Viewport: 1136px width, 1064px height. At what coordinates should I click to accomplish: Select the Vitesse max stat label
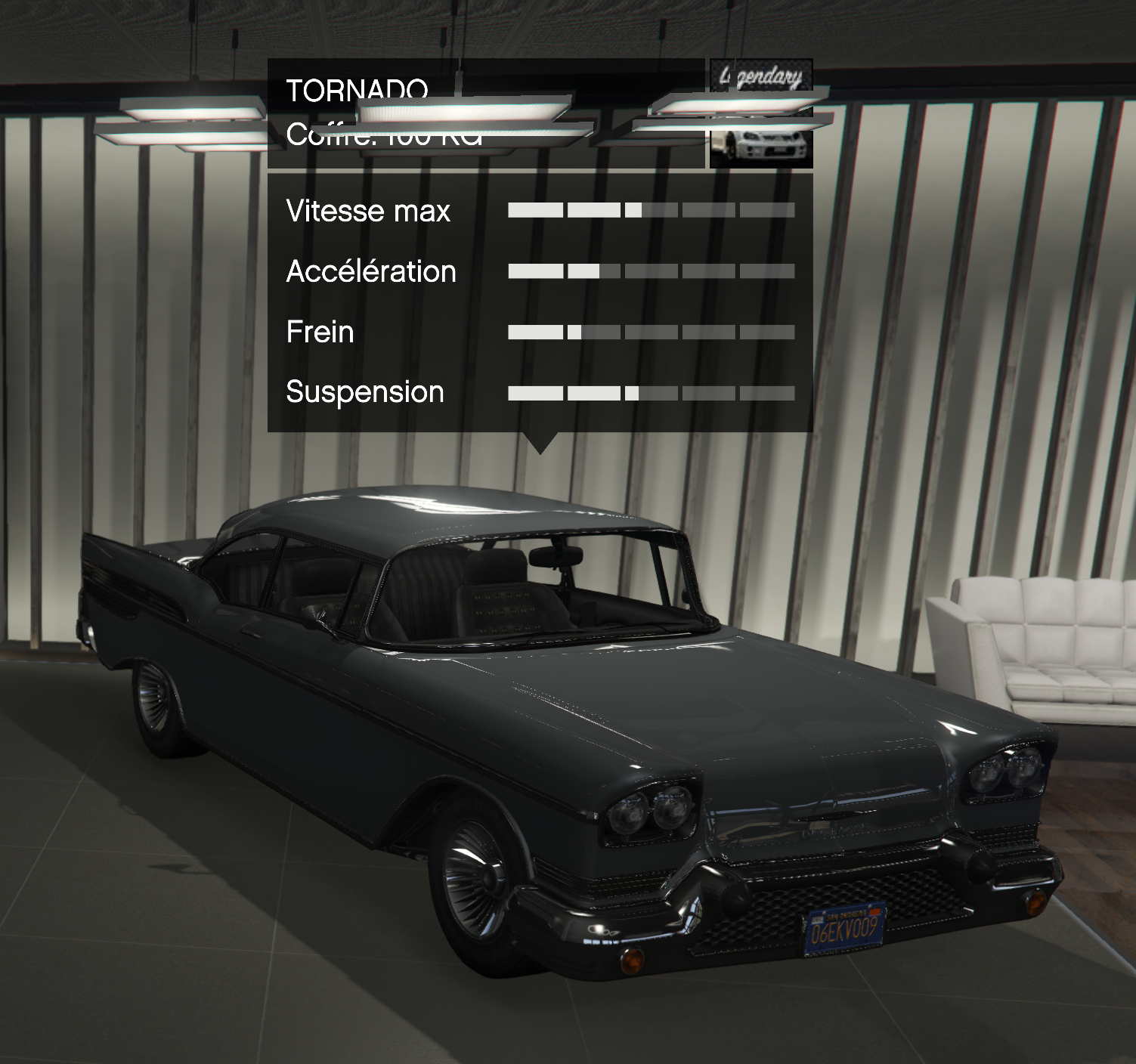[x=367, y=212]
